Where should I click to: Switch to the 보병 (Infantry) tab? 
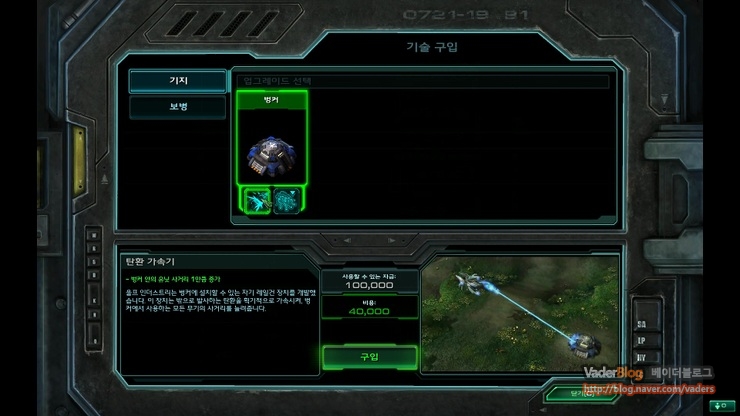click(x=178, y=107)
